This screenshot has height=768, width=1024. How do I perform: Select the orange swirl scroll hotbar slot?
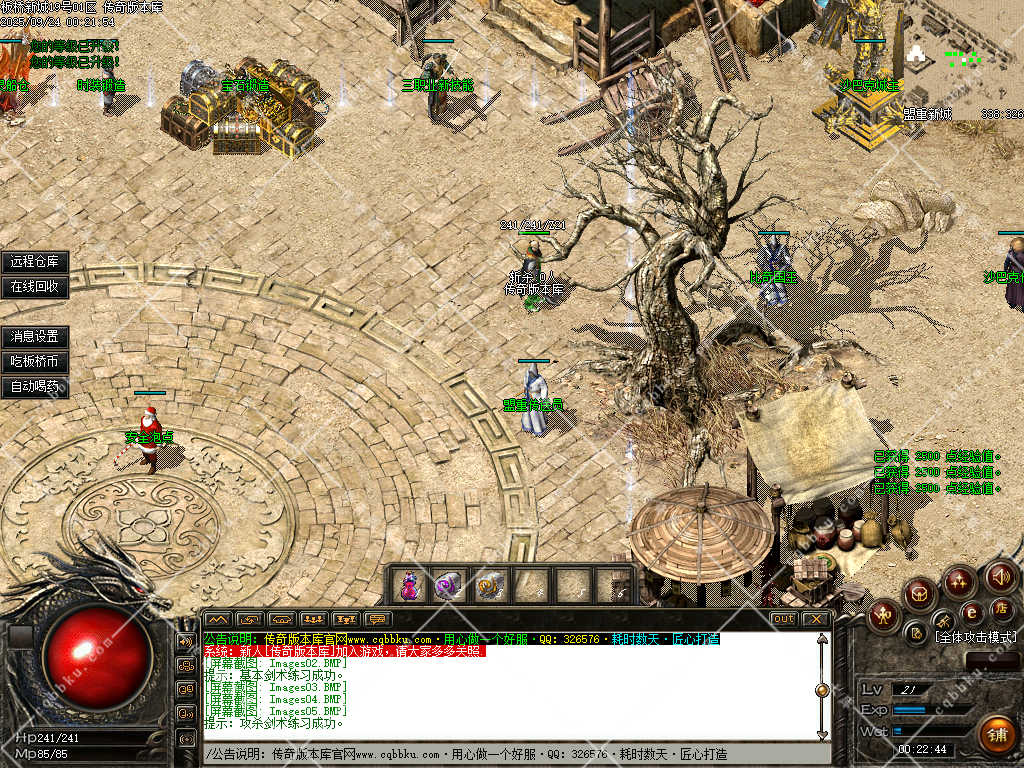490,585
